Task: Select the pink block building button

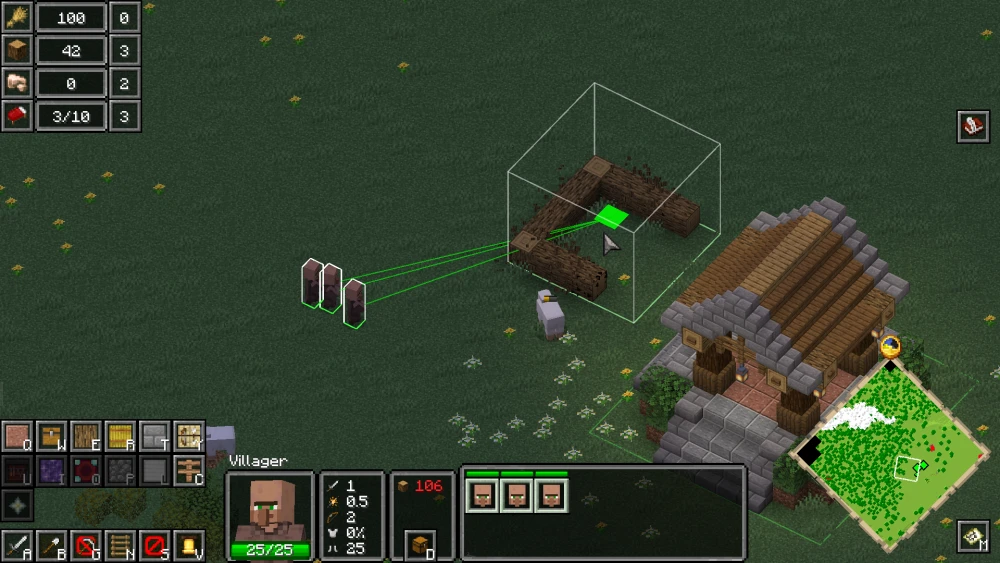Action: (17, 437)
